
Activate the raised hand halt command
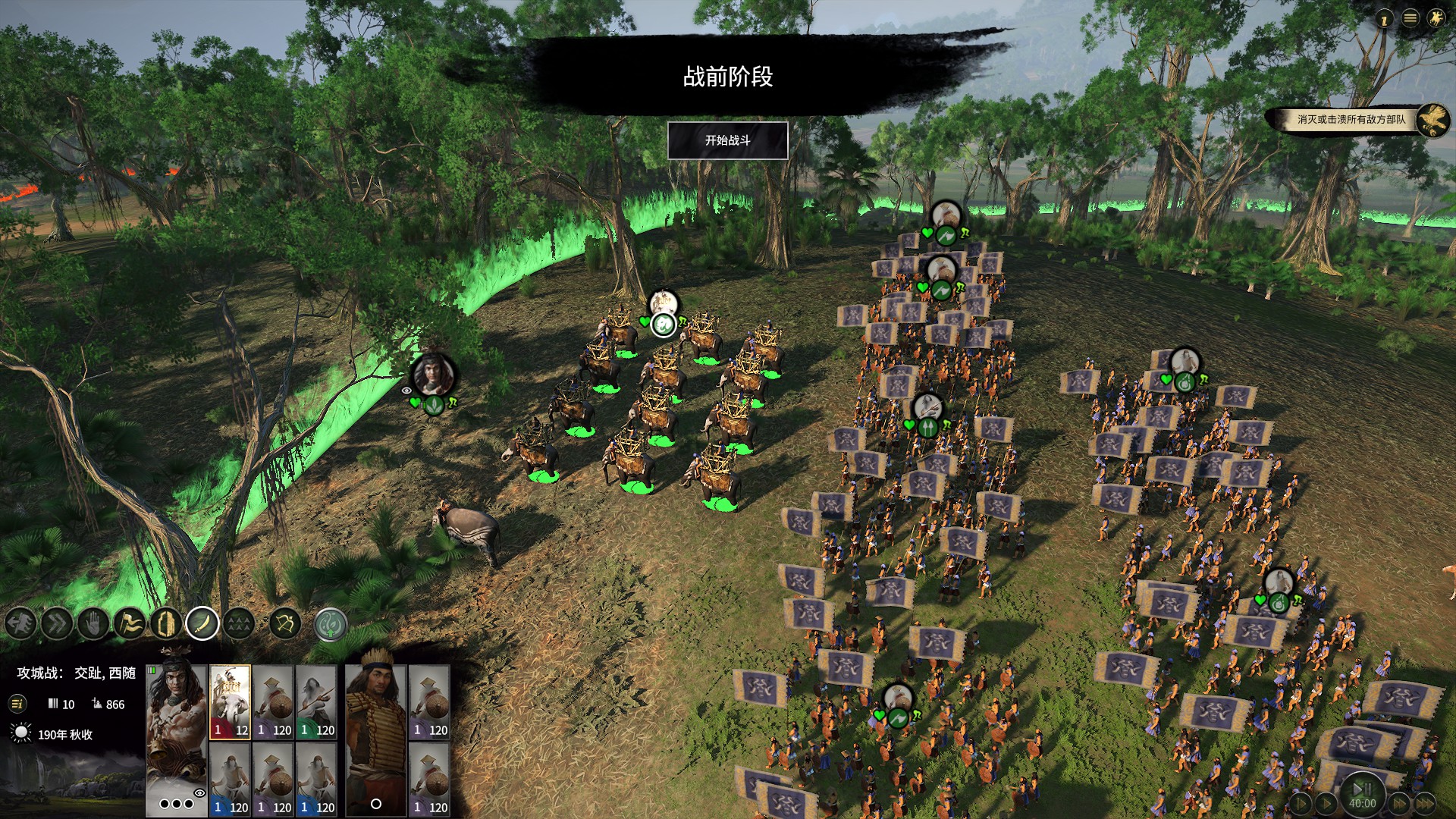coord(93,624)
